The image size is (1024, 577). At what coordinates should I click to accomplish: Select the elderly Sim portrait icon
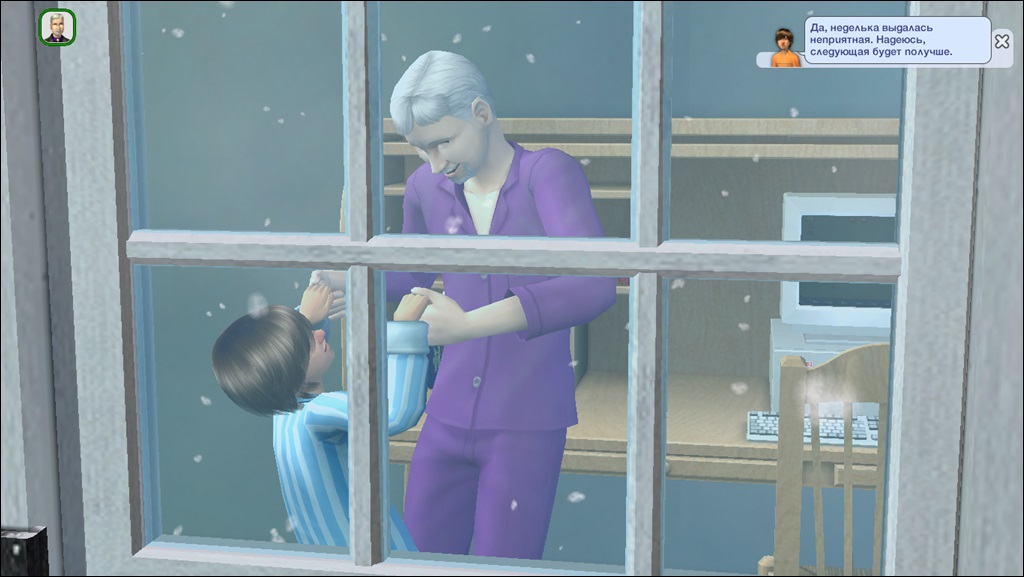click(x=58, y=27)
